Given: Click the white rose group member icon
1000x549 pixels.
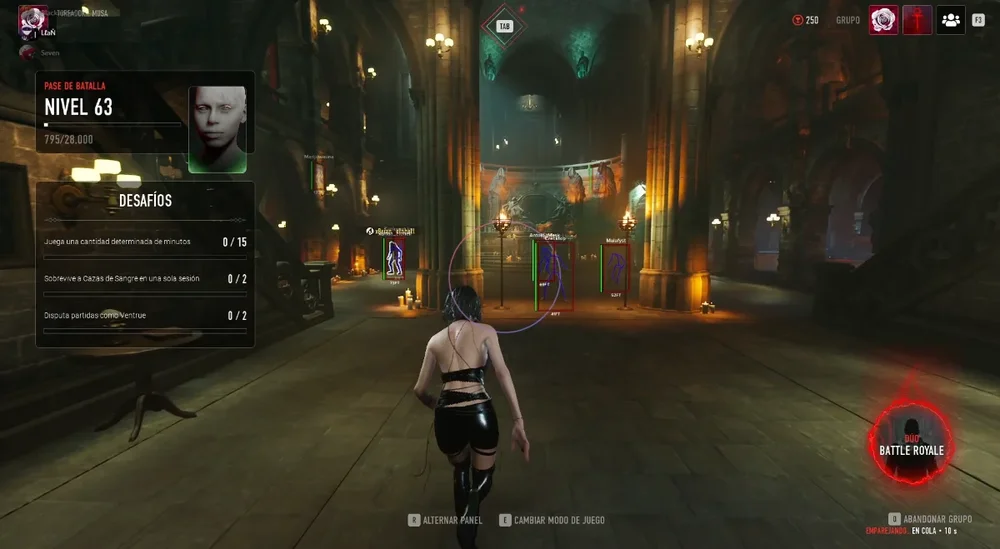Looking at the screenshot, I should coord(883,20).
